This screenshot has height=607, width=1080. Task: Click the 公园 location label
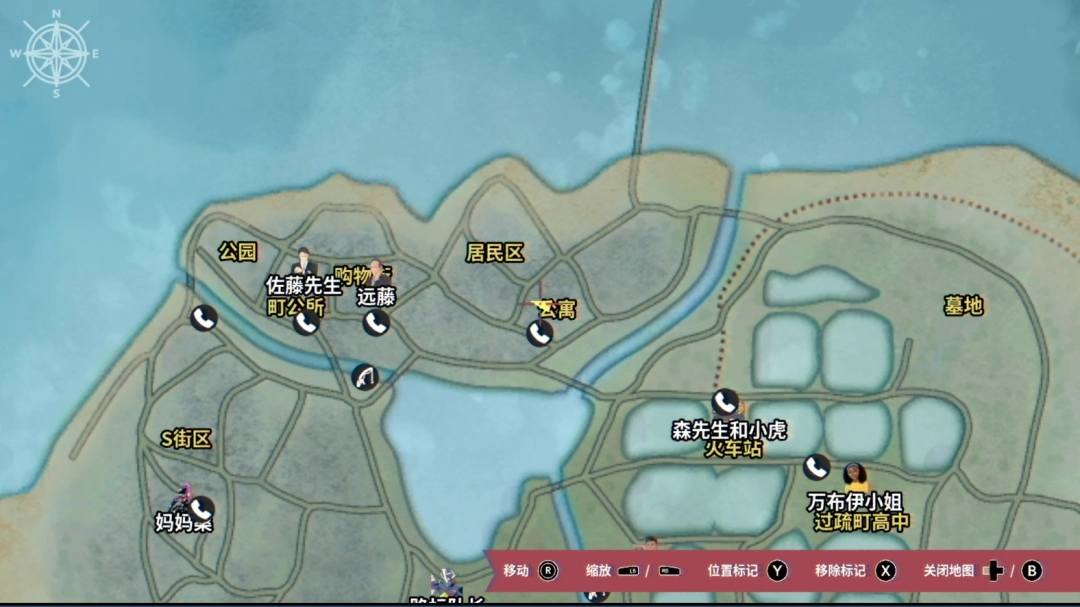pyautogui.click(x=238, y=252)
